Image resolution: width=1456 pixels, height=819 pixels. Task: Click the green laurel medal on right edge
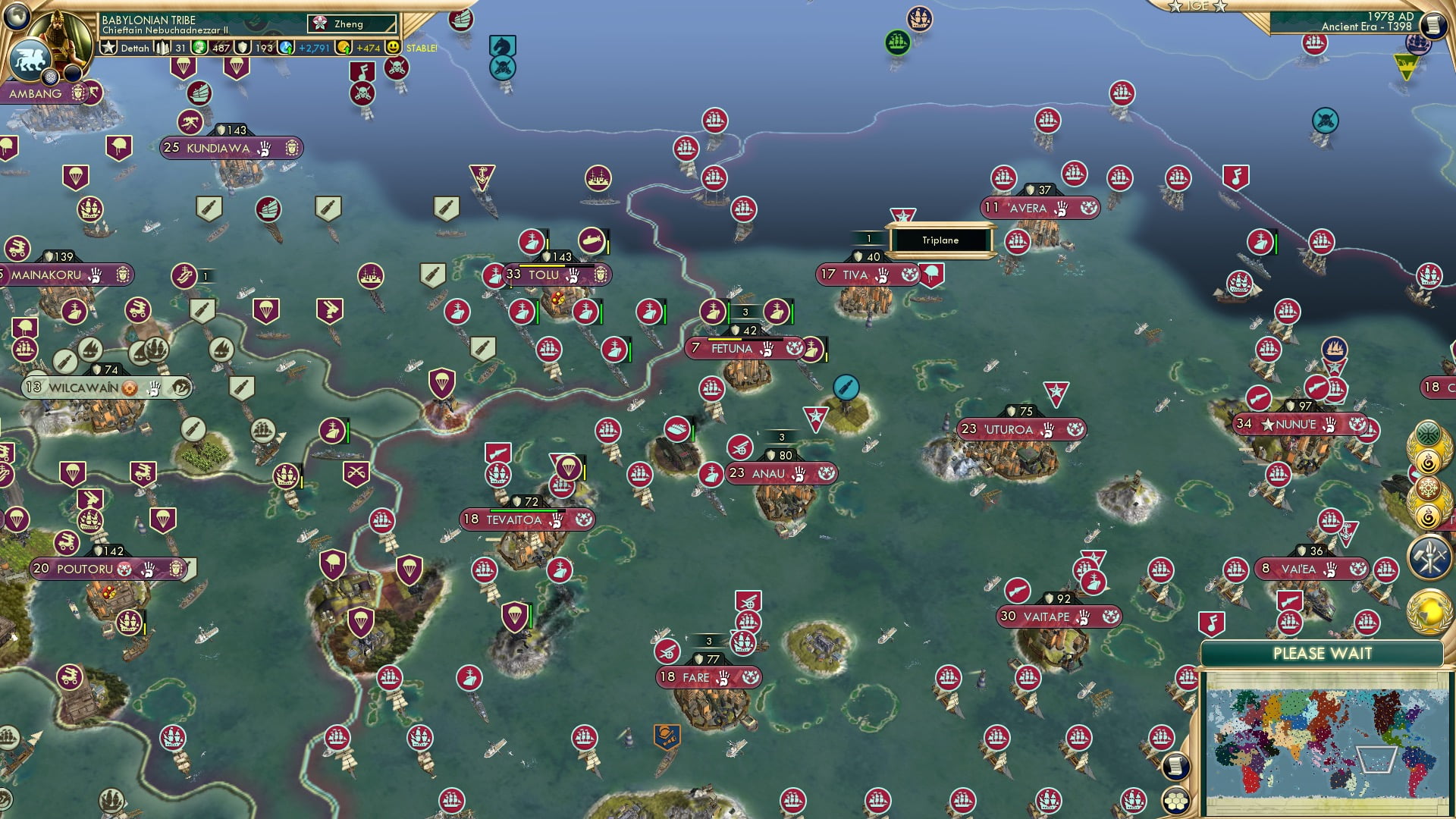click(x=1429, y=432)
